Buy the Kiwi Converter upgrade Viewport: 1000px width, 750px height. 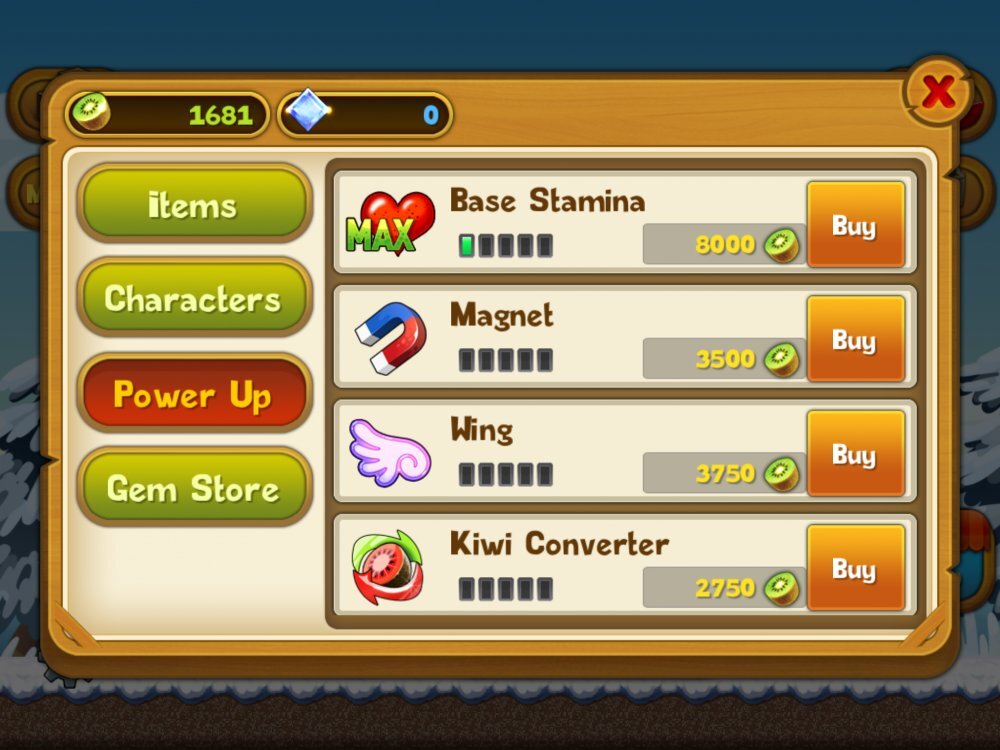855,568
